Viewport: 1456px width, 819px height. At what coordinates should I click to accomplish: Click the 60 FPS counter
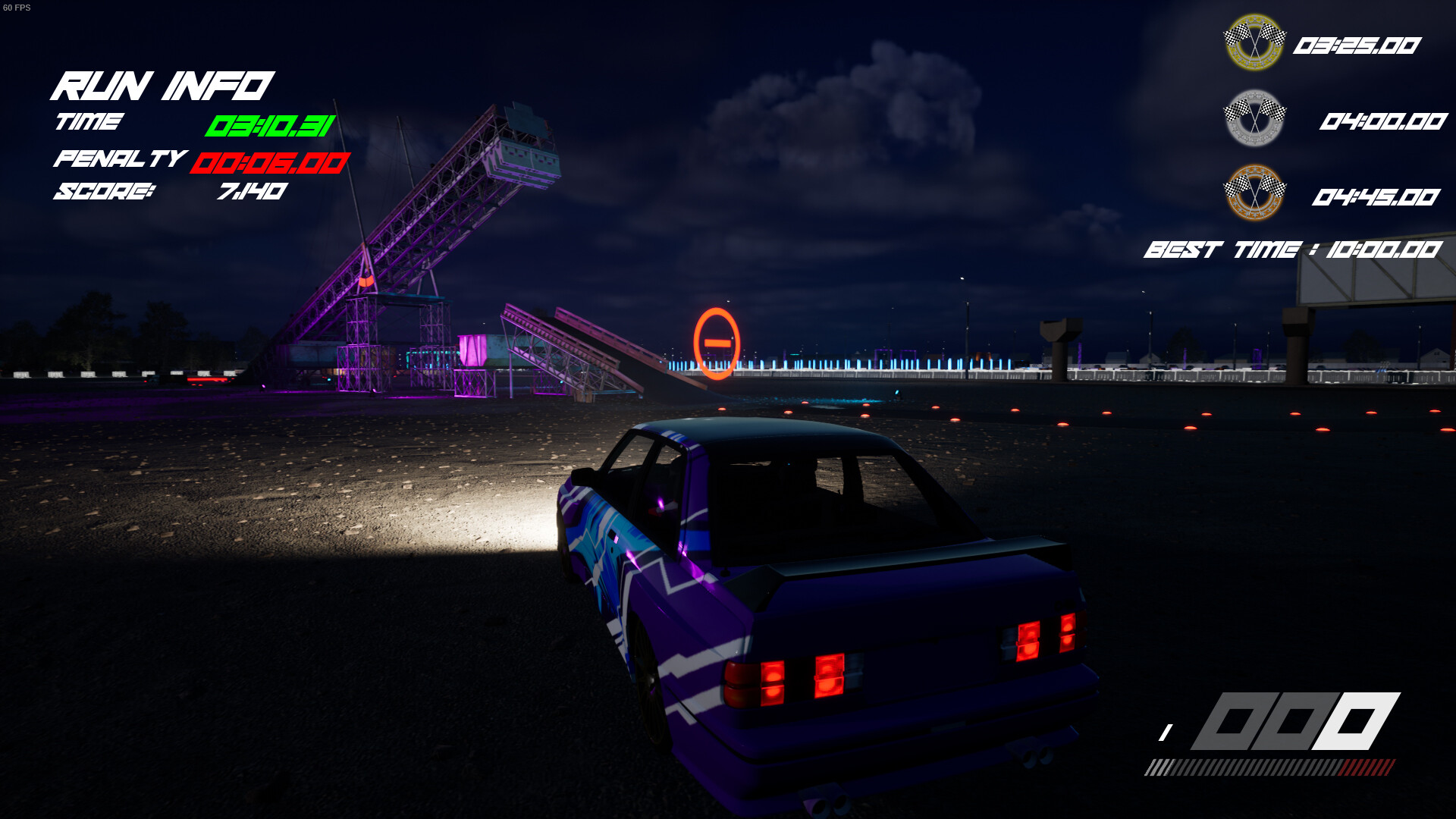pos(15,8)
